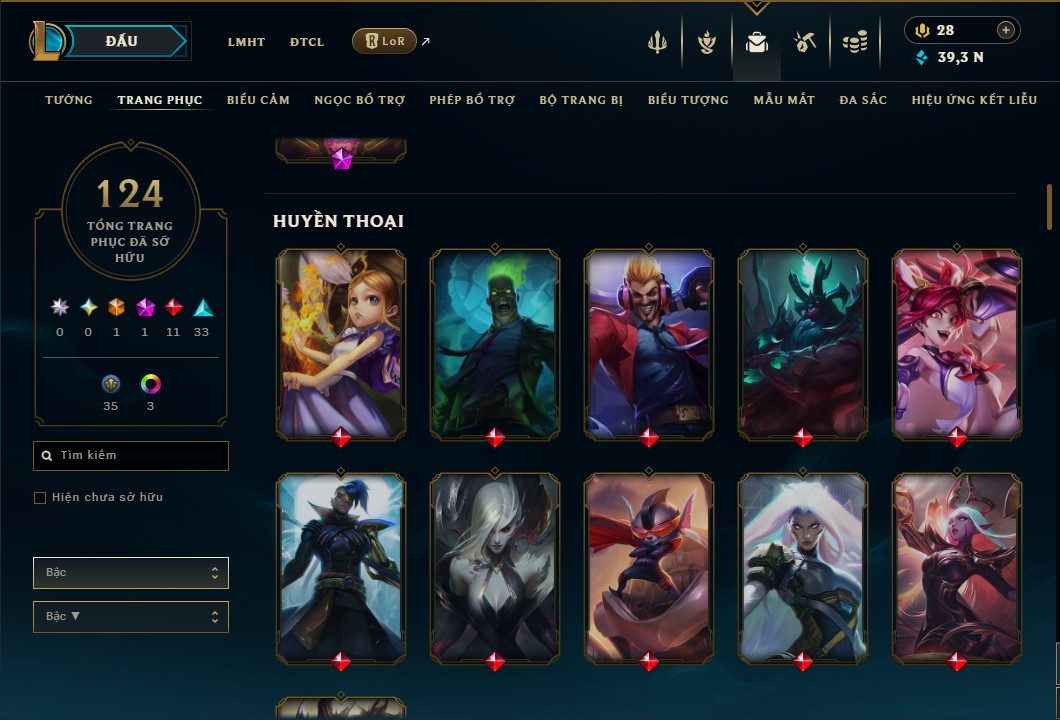Open the ĐA SẮC chromas tab

point(863,100)
